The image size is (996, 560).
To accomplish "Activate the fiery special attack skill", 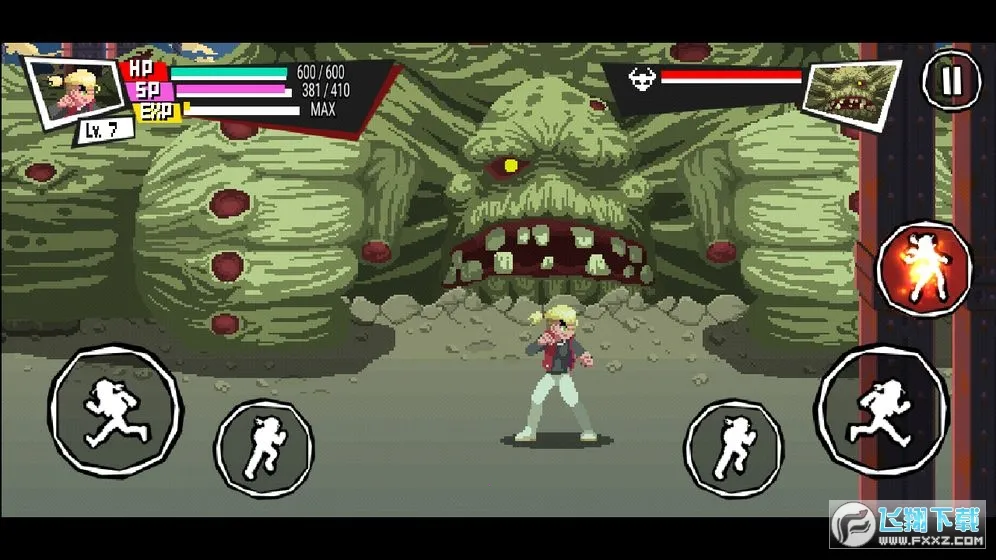I will pos(924,268).
